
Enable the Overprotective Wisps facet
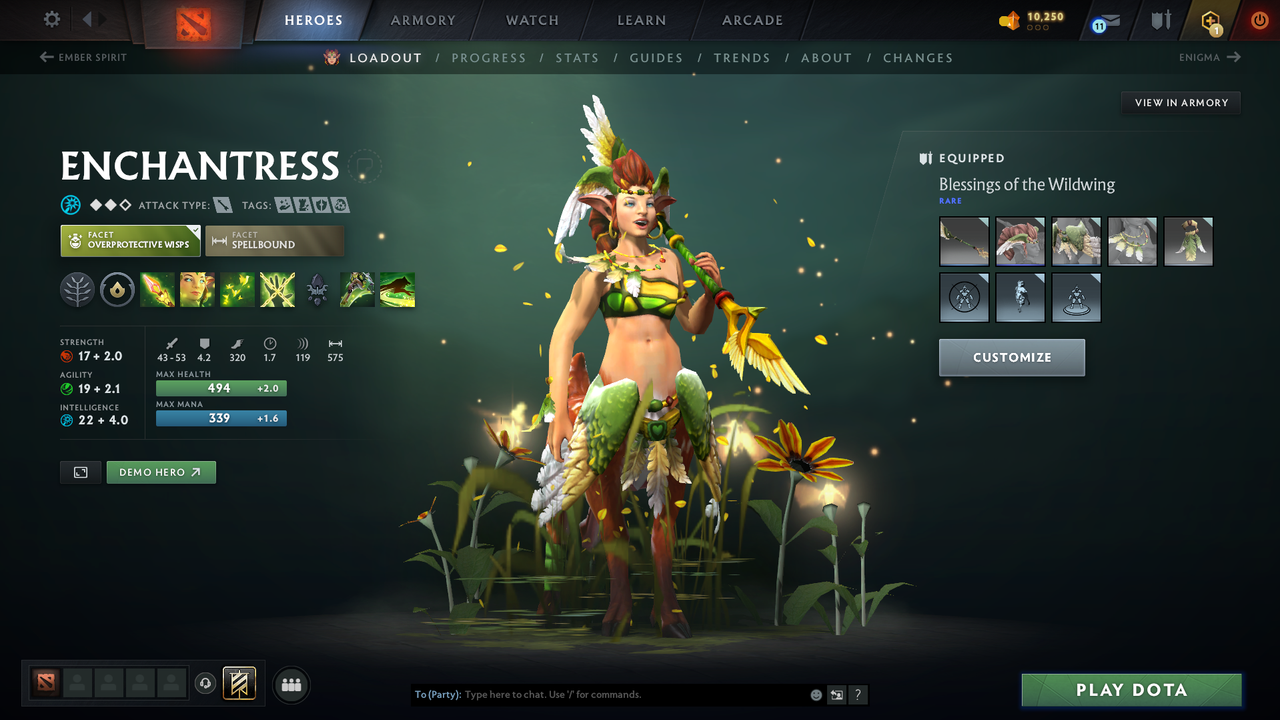point(130,240)
